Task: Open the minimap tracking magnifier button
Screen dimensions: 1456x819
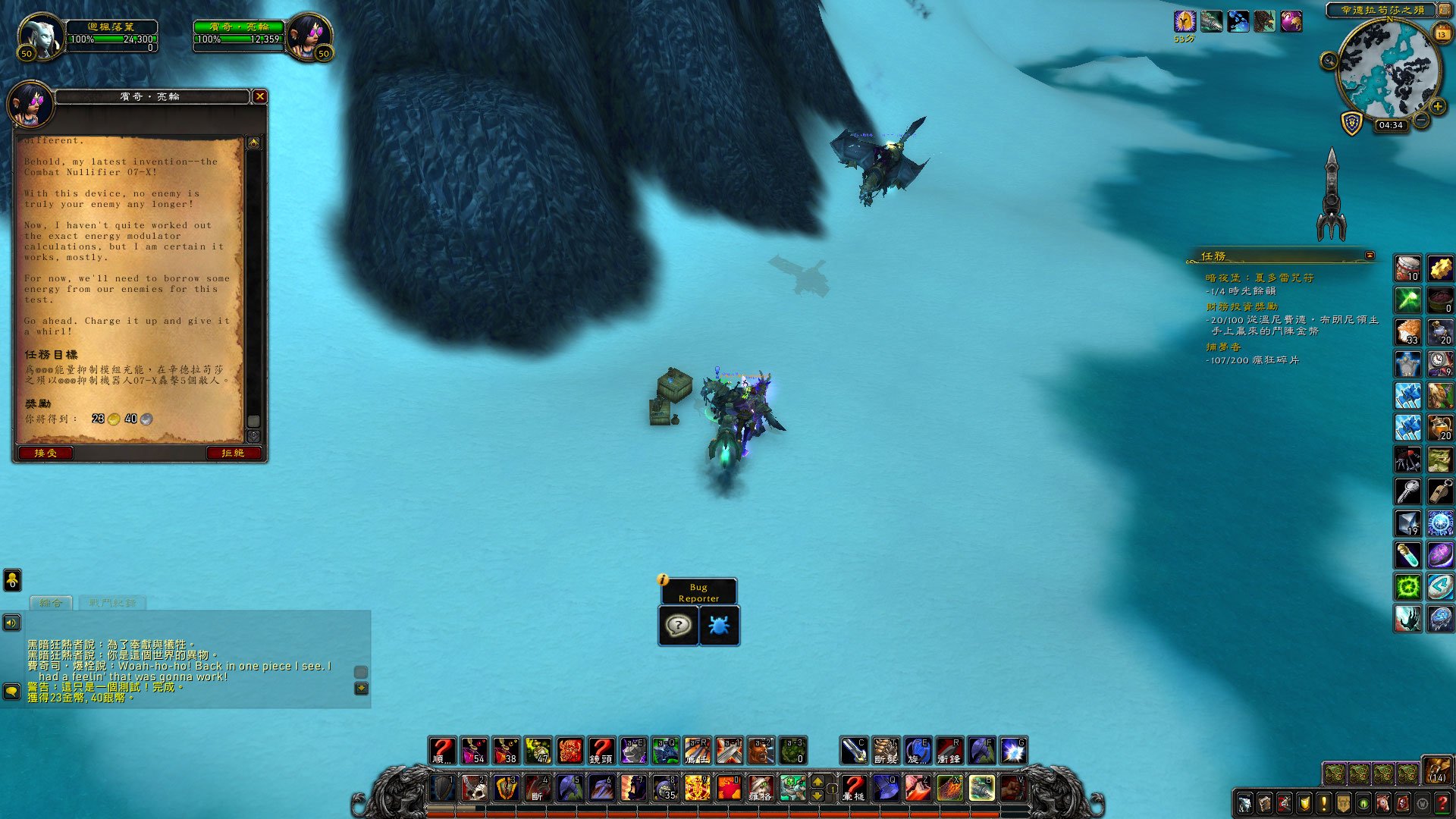Action: click(x=1329, y=61)
